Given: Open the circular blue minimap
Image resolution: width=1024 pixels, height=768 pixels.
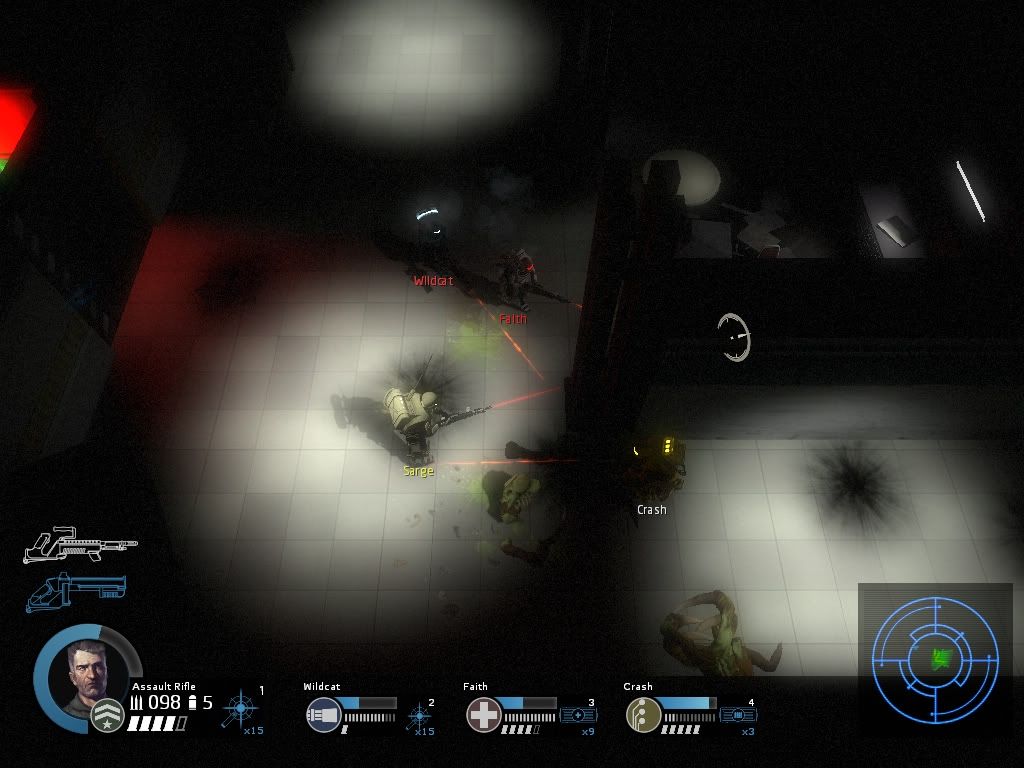Looking at the screenshot, I should (x=935, y=658).
